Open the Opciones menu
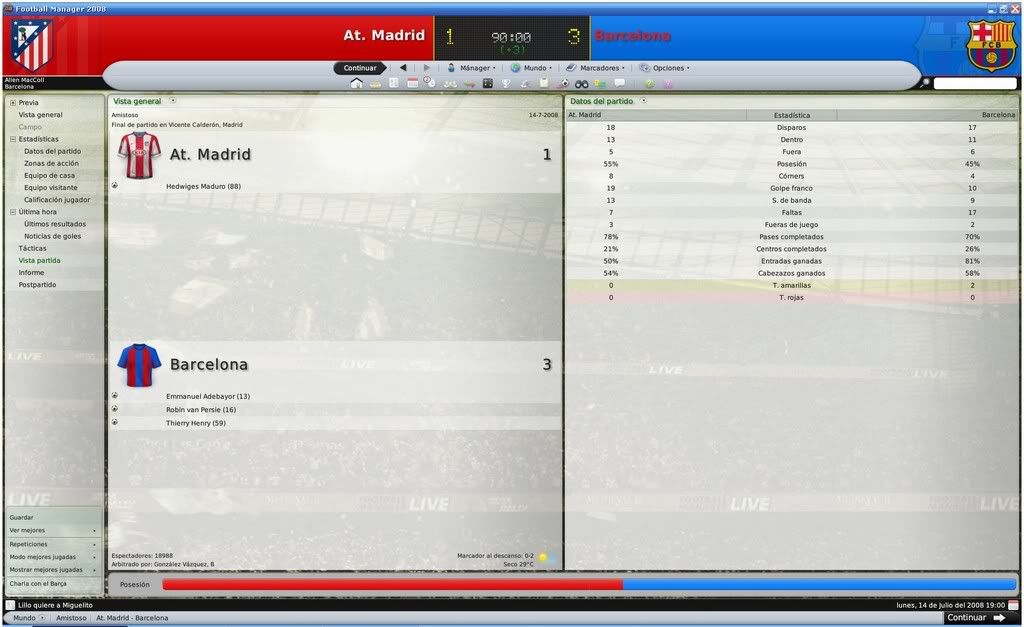This screenshot has width=1024, height=627. (666, 68)
